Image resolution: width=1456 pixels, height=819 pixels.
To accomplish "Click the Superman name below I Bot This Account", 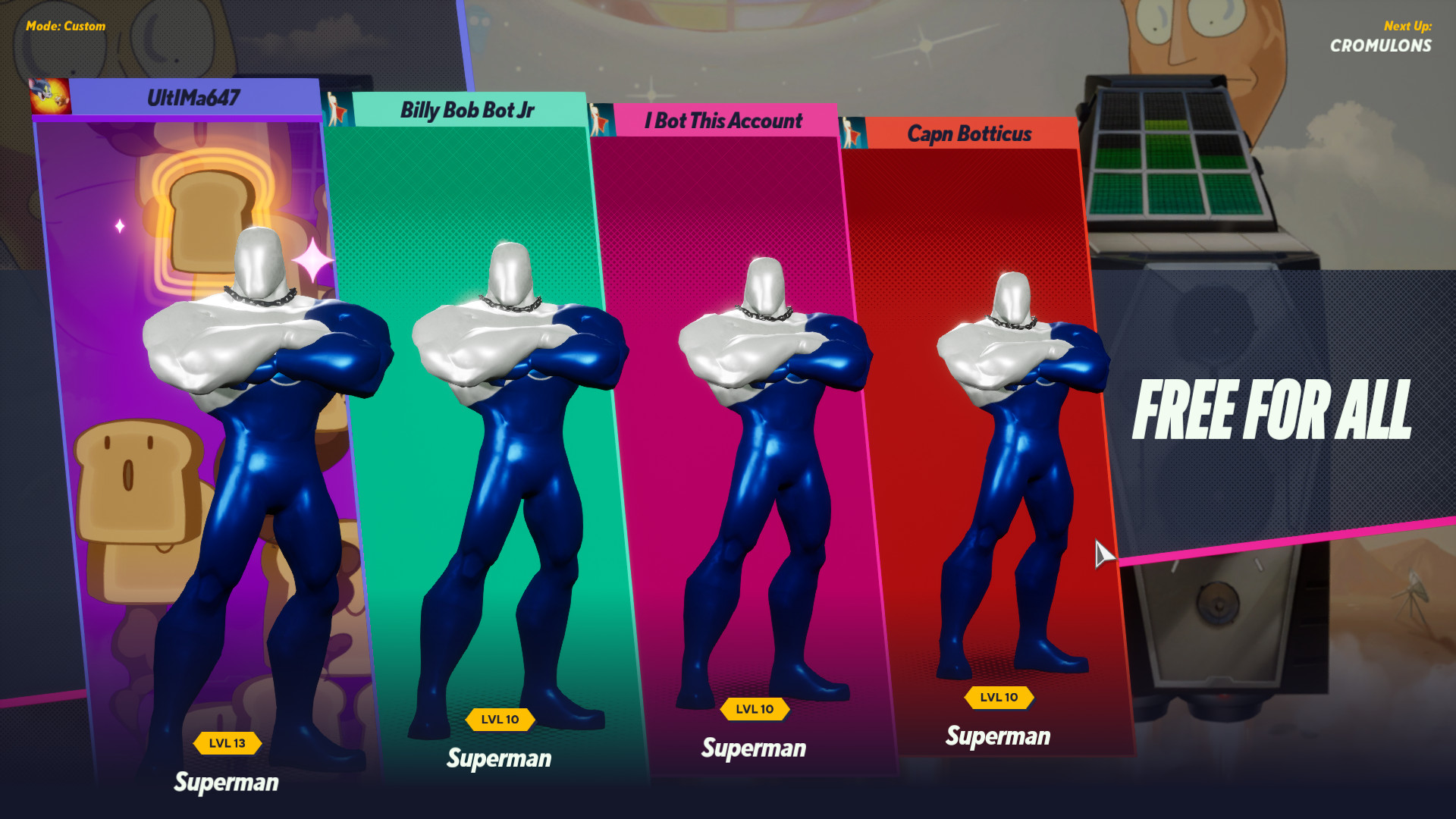I will [754, 749].
